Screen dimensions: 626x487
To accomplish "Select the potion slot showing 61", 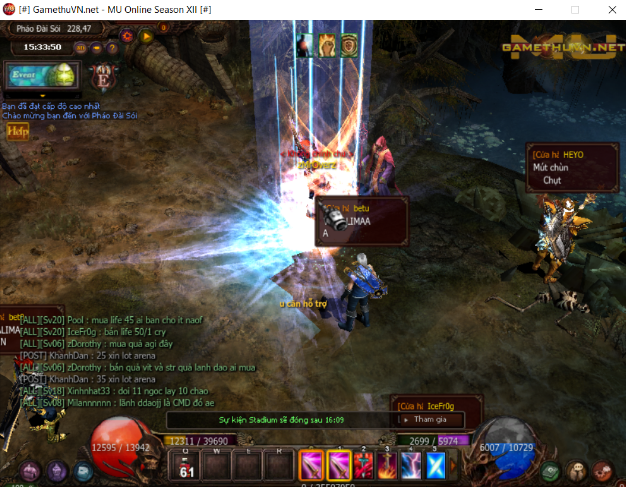I will coord(186,466).
